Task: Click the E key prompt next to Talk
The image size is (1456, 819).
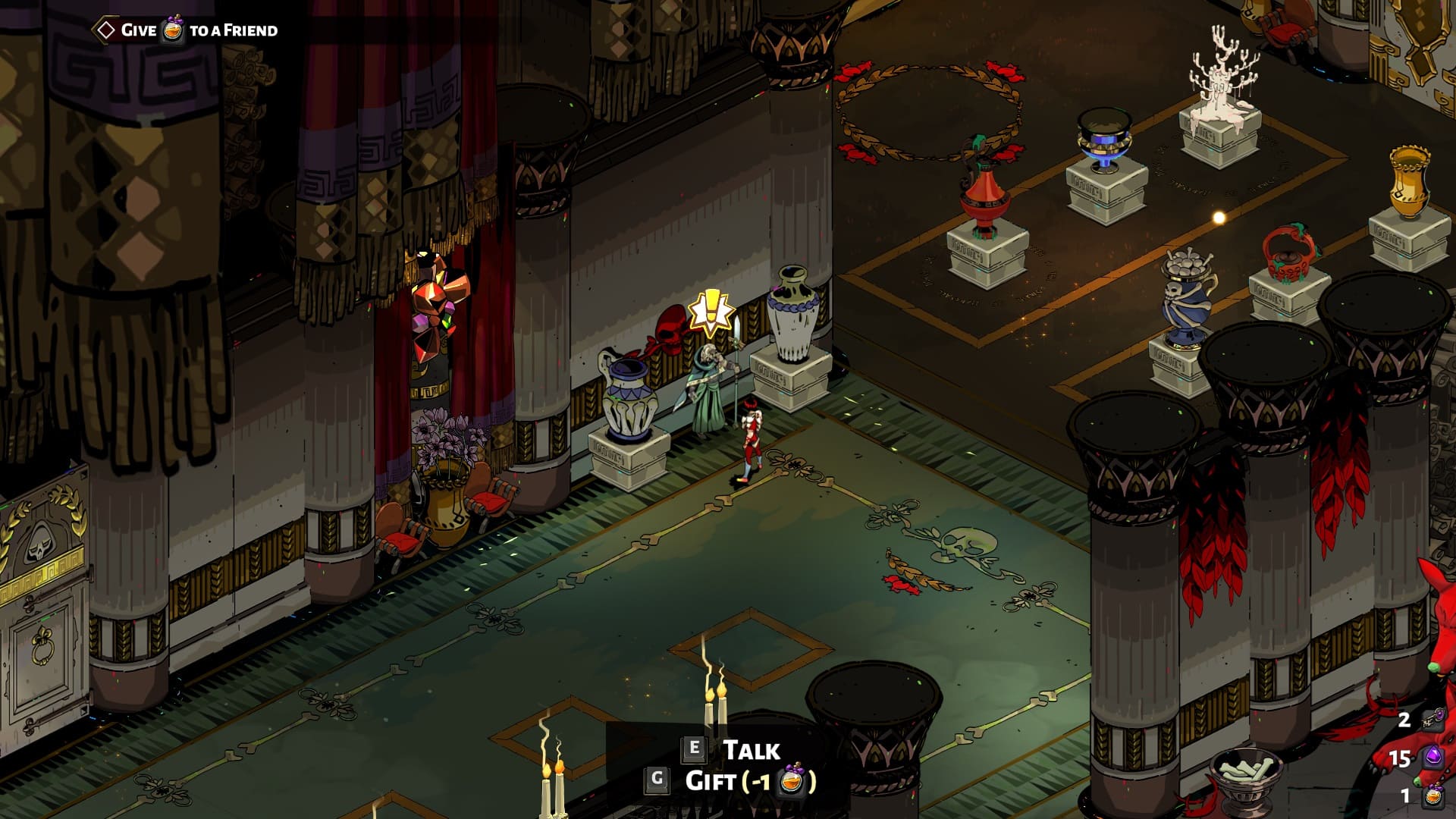Action: [x=692, y=751]
